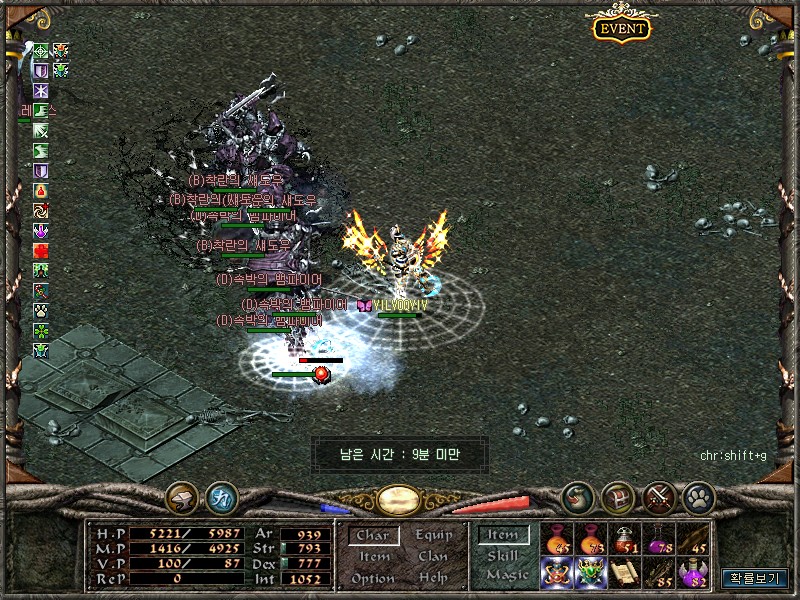This screenshot has width=800, height=600.
Task: Toggle the crossed swords round button
Action: [x=659, y=496]
